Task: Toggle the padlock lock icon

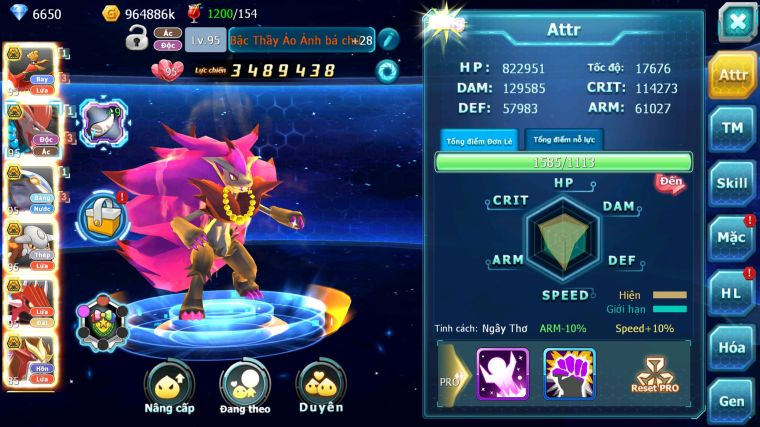Action: [137, 39]
